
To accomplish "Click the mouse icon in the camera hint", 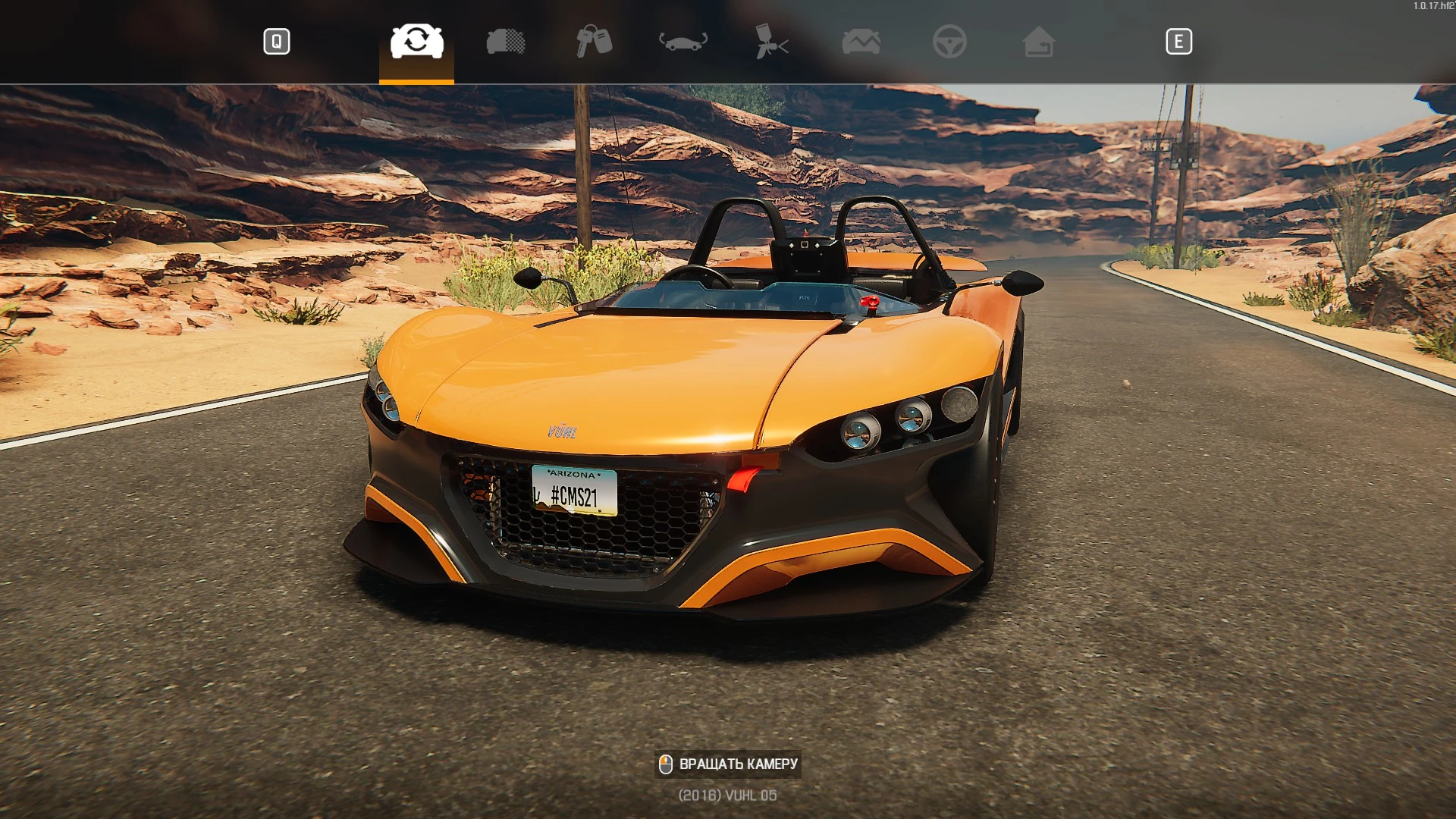I will 666,764.
